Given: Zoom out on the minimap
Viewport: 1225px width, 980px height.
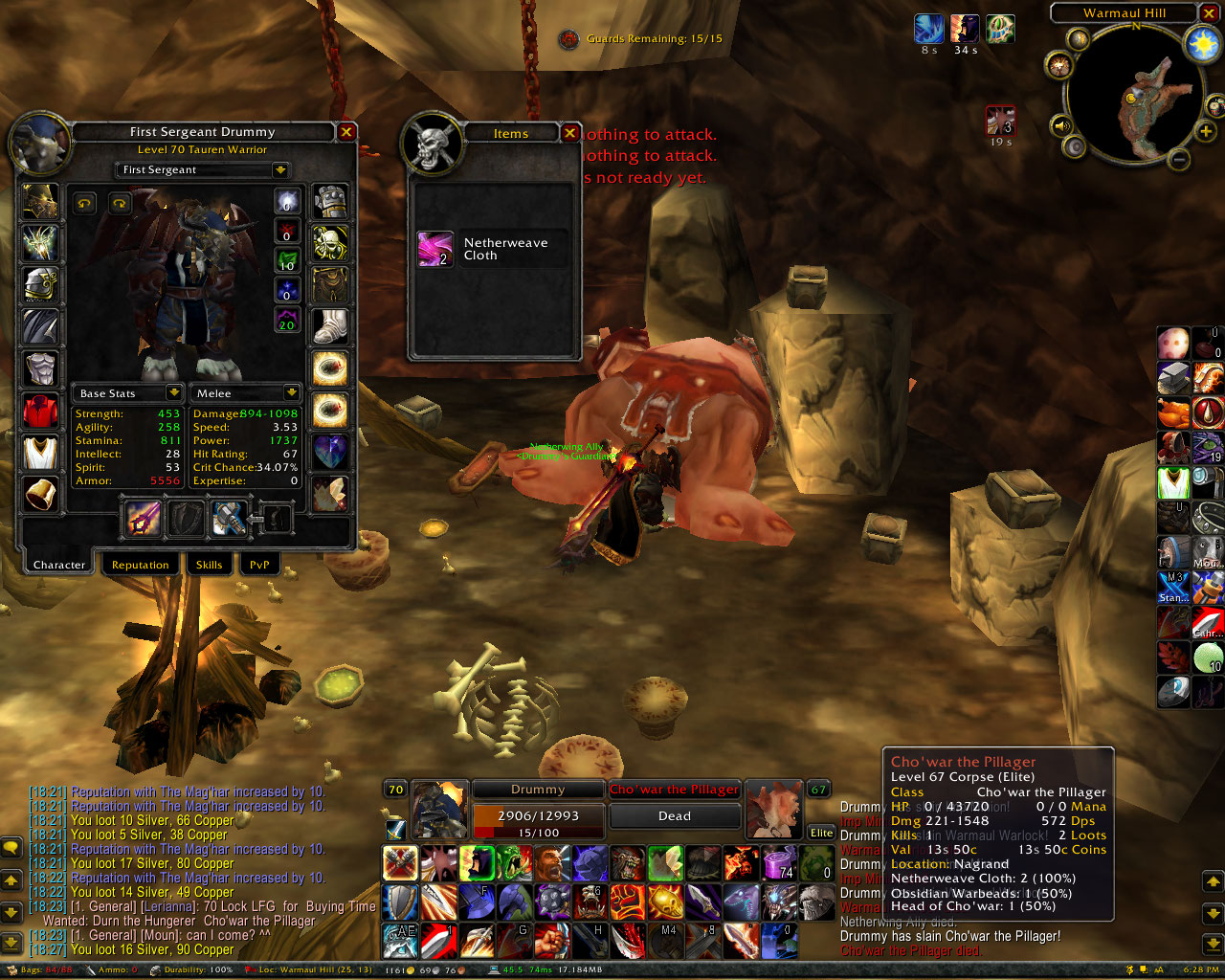Looking at the screenshot, I should (1180, 159).
